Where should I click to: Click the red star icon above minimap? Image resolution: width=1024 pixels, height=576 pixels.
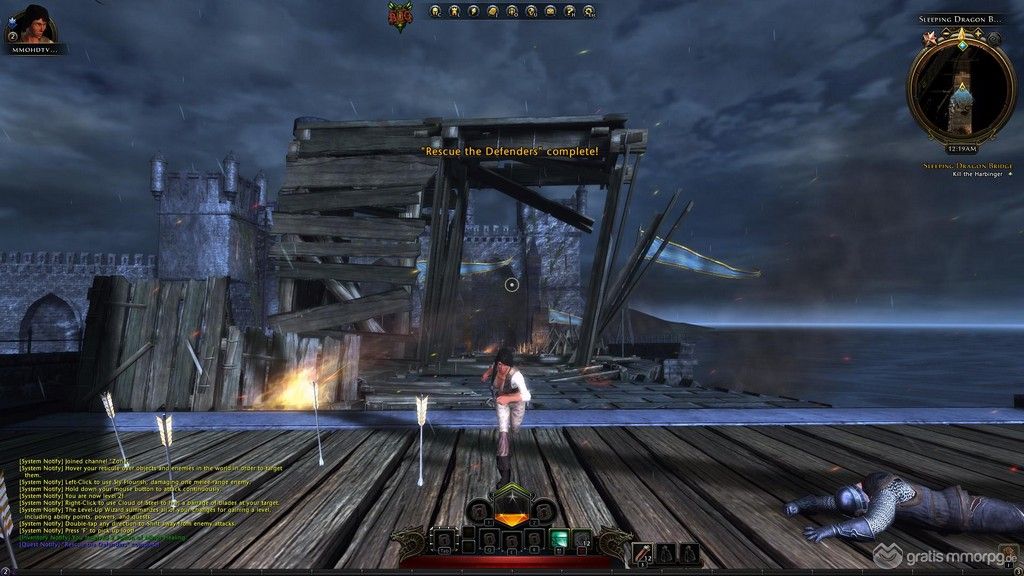pyautogui.click(x=931, y=38)
